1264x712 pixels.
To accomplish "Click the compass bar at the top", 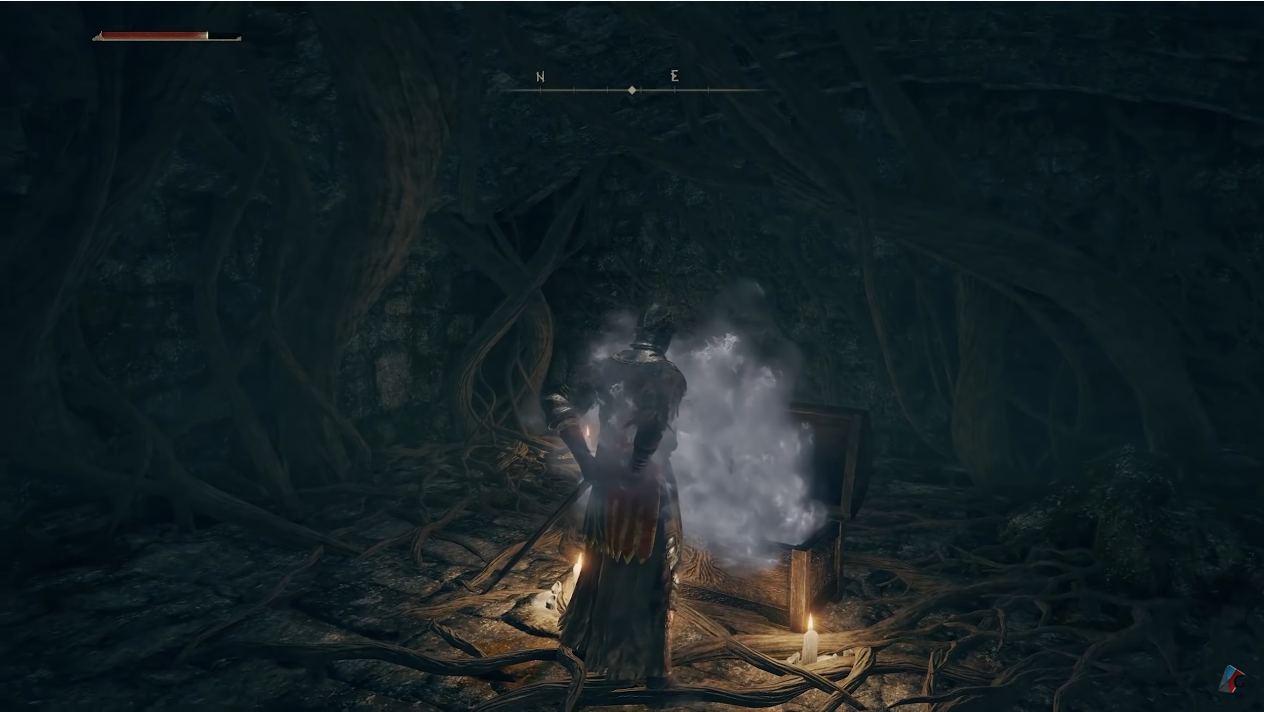I will (634, 89).
